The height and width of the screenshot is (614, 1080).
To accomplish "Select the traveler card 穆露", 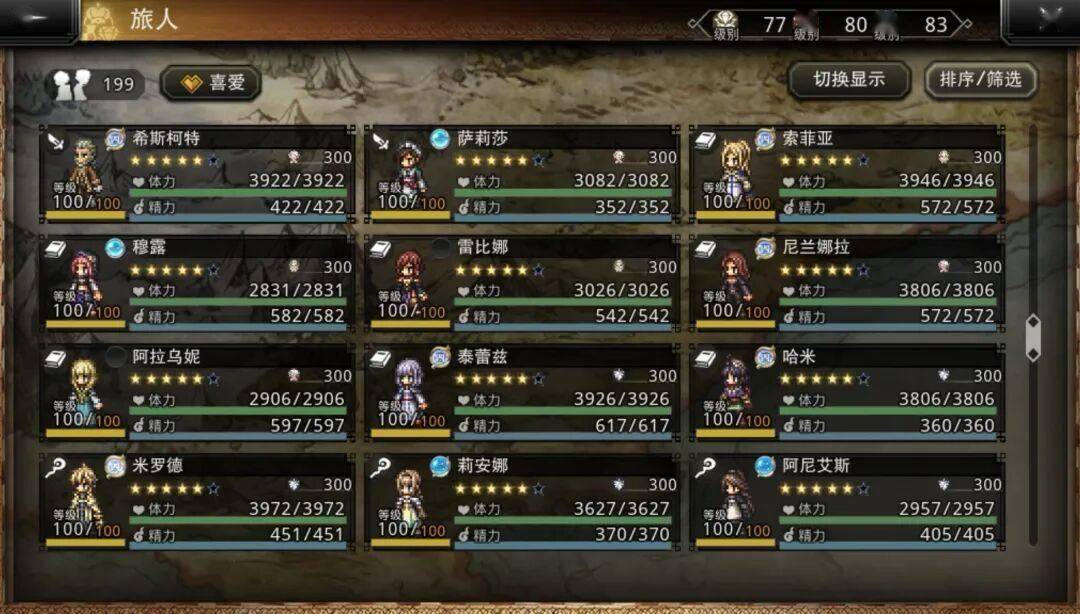I will click(x=198, y=282).
